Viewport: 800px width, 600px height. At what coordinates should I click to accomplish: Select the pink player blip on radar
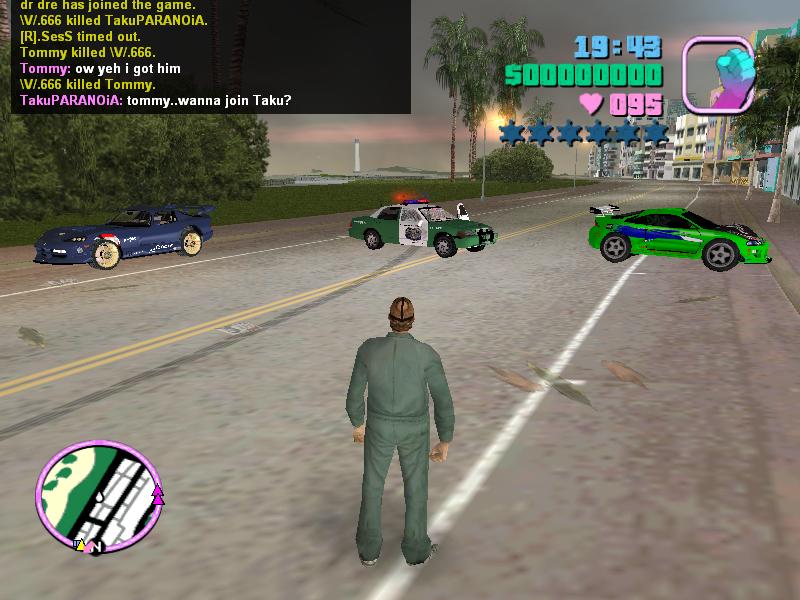(x=157, y=493)
